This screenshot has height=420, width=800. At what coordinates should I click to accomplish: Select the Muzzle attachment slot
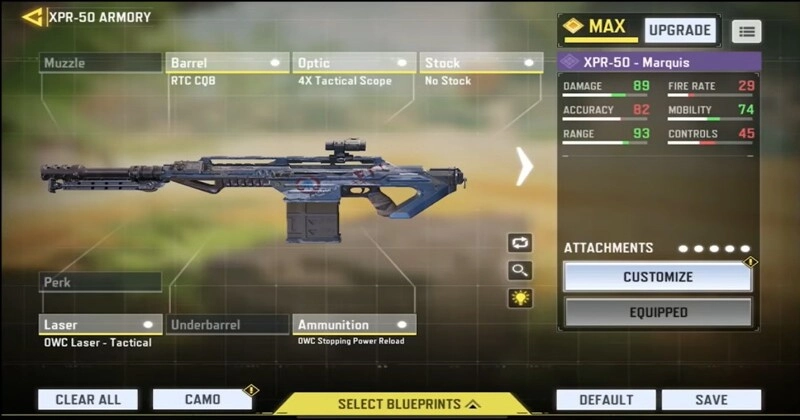coord(100,63)
